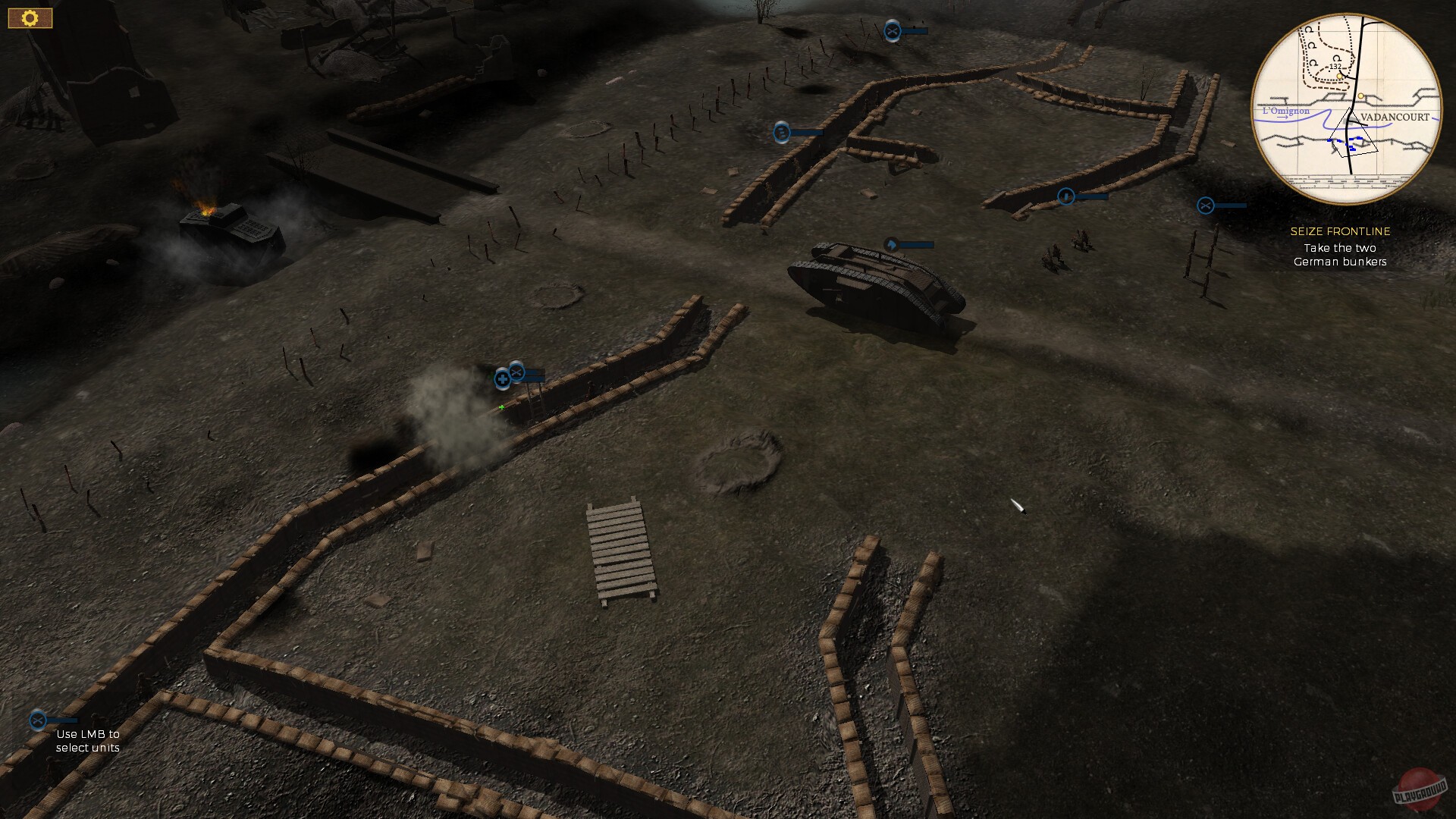
Task: Click hill marker 132 on the minimap
Action: 1335,68
